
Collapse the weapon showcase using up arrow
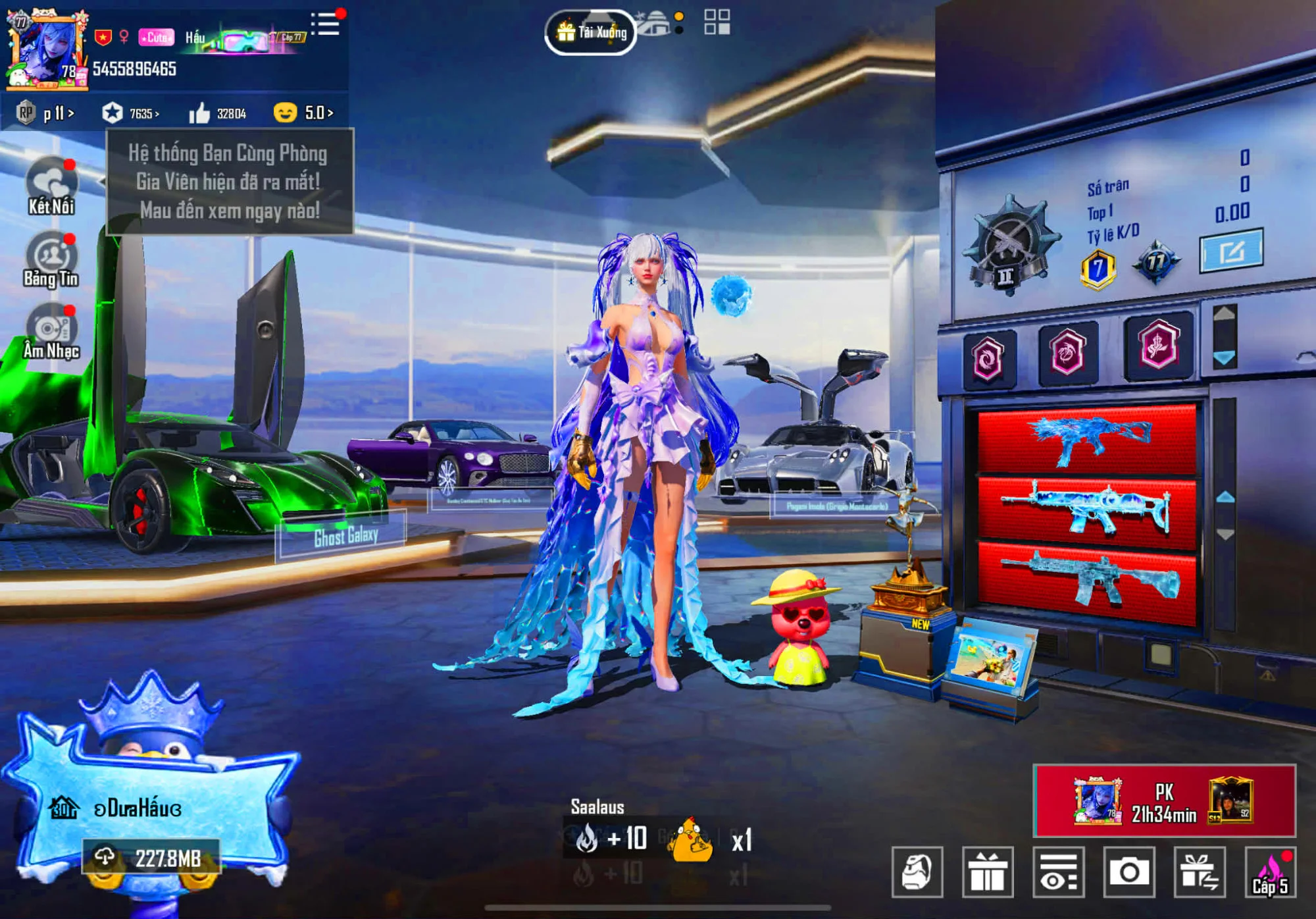(1225, 497)
